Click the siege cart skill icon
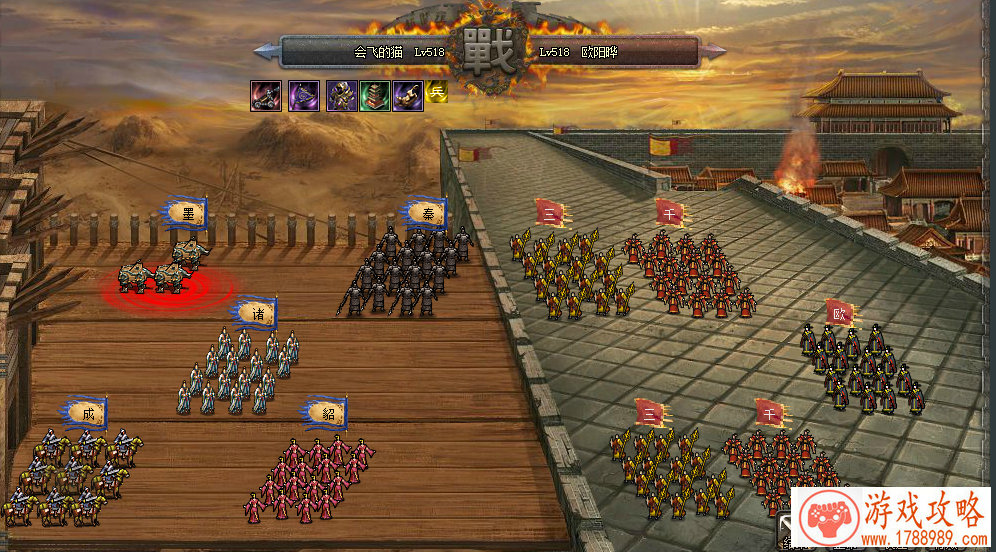This screenshot has width=996, height=552. pos(265,96)
